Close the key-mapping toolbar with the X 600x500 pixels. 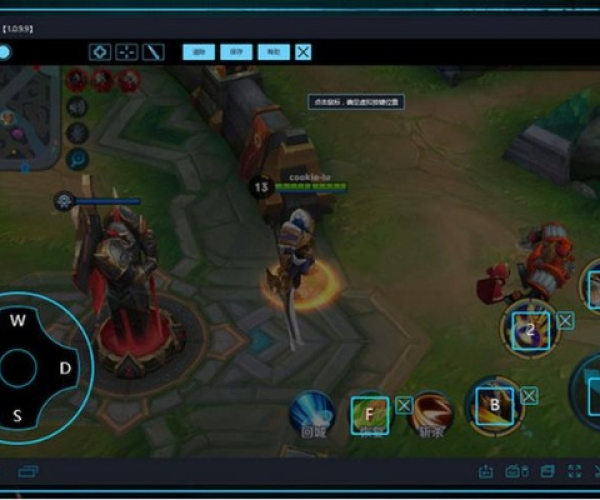point(303,52)
